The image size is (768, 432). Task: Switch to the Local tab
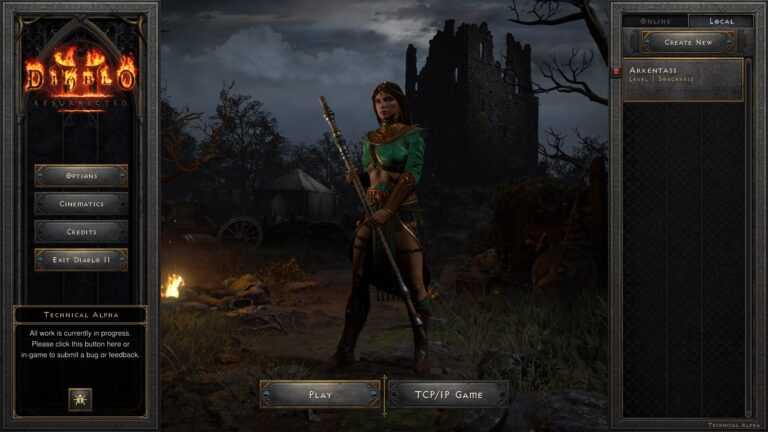click(720, 21)
